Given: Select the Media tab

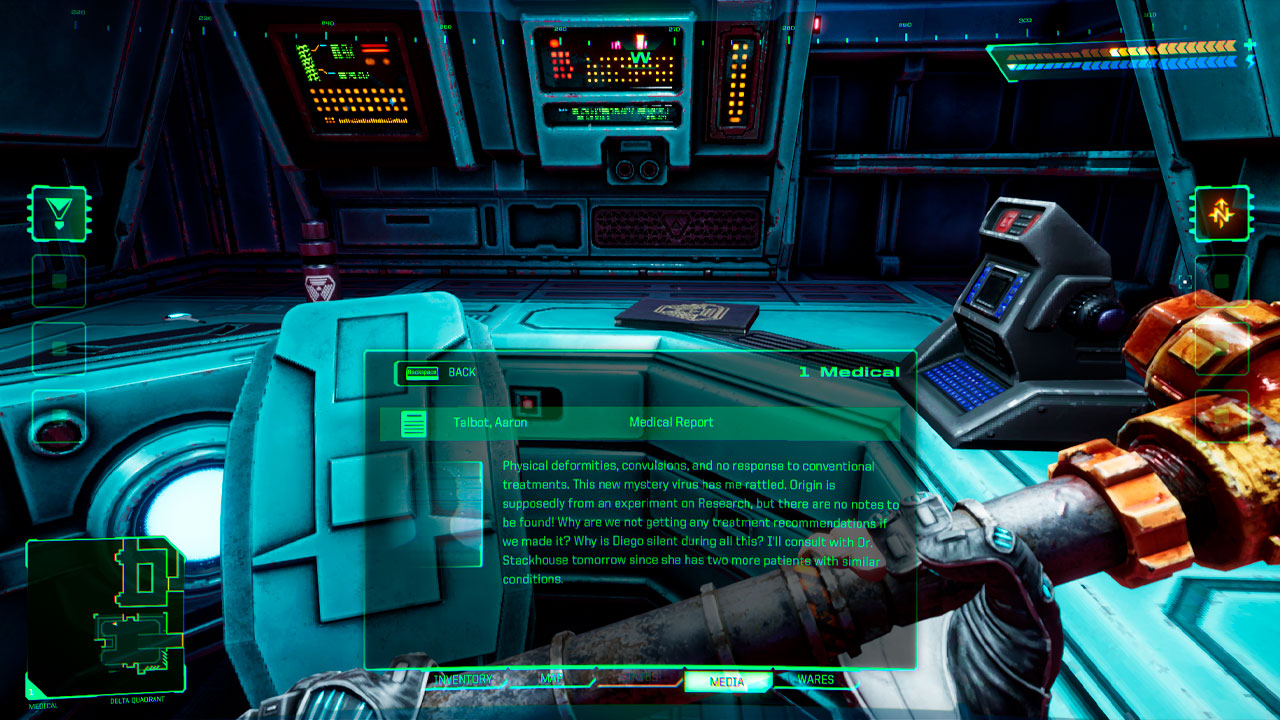Looking at the screenshot, I should (x=727, y=682).
